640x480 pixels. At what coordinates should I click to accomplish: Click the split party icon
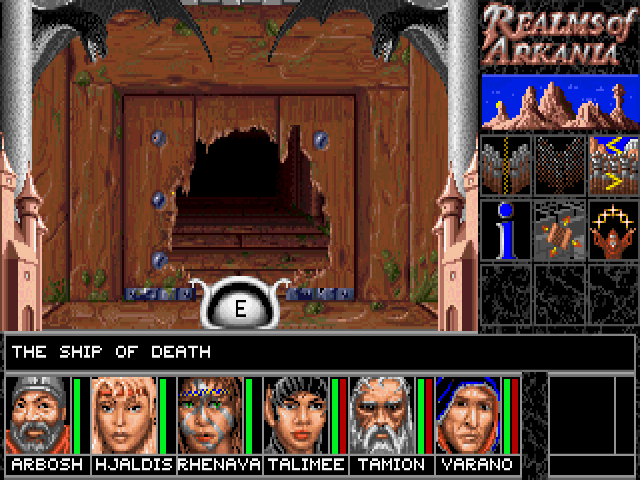tap(505, 161)
